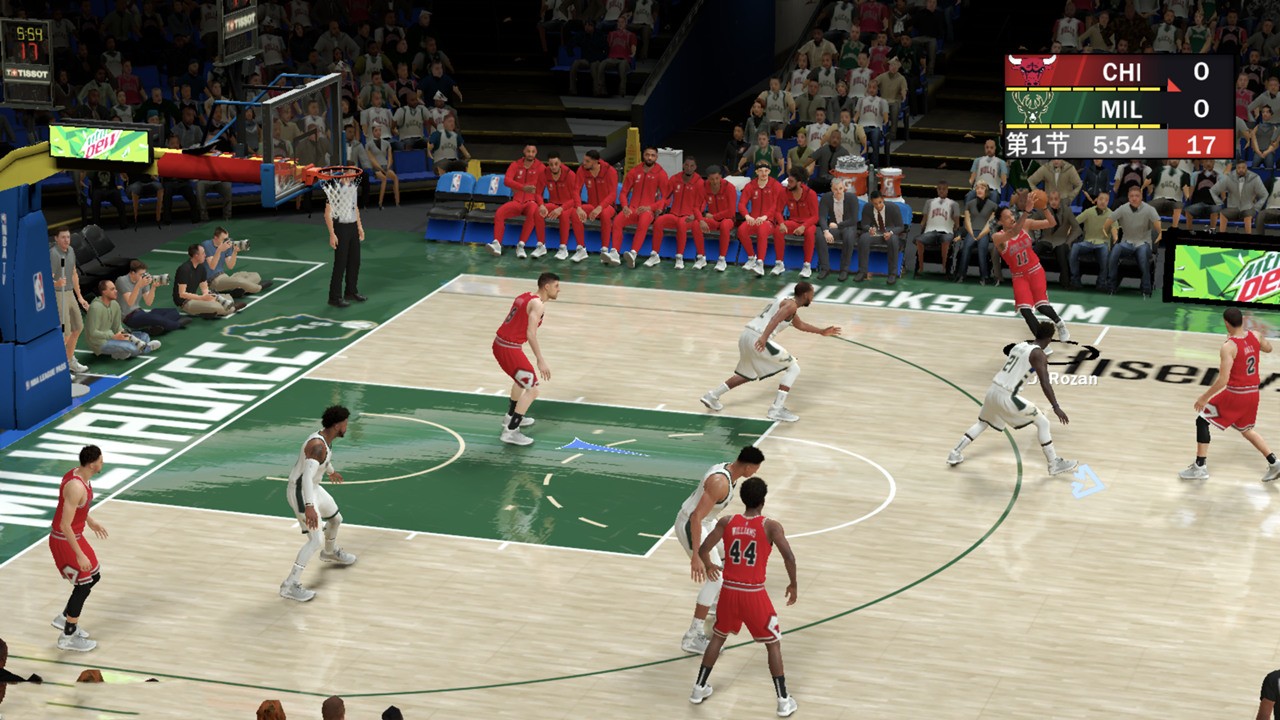Click the CHI team abbreviation text
Screen dimensions: 1280x720
pyautogui.click(x=1122, y=70)
